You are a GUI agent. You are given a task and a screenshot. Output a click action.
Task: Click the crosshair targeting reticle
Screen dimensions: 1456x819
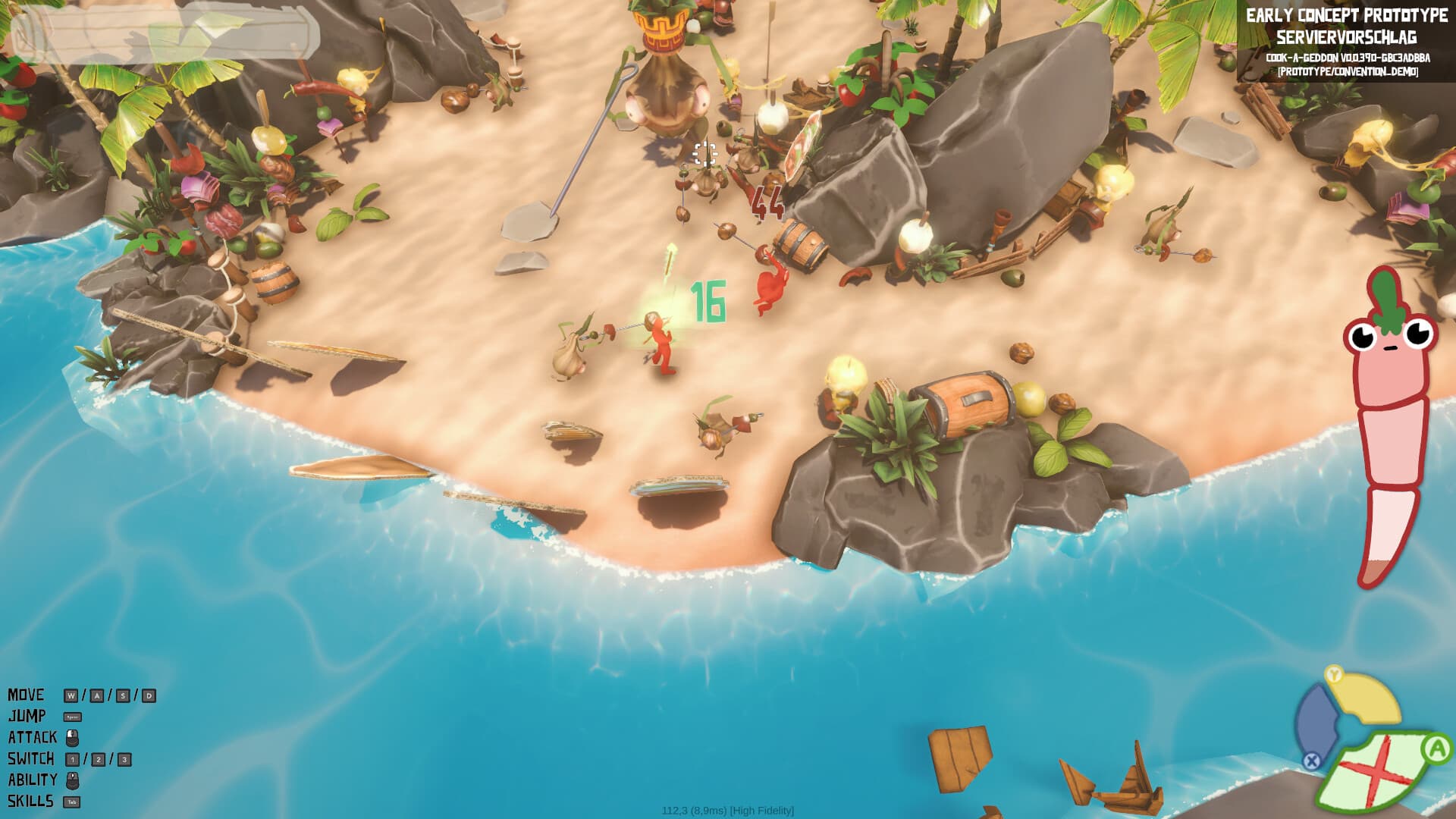(x=706, y=154)
